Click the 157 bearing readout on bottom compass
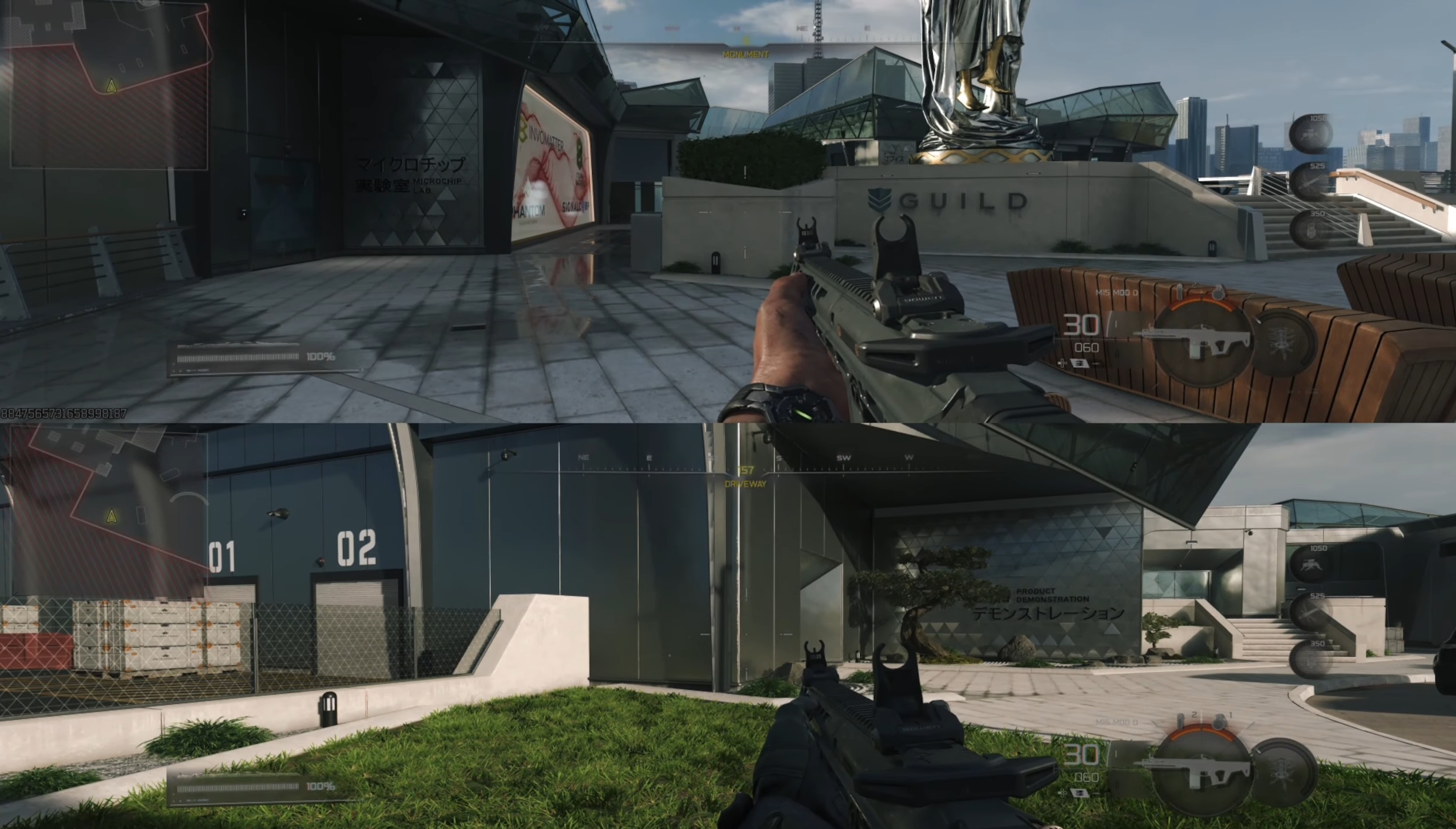This screenshot has height=829, width=1456. pyautogui.click(x=745, y=469)
